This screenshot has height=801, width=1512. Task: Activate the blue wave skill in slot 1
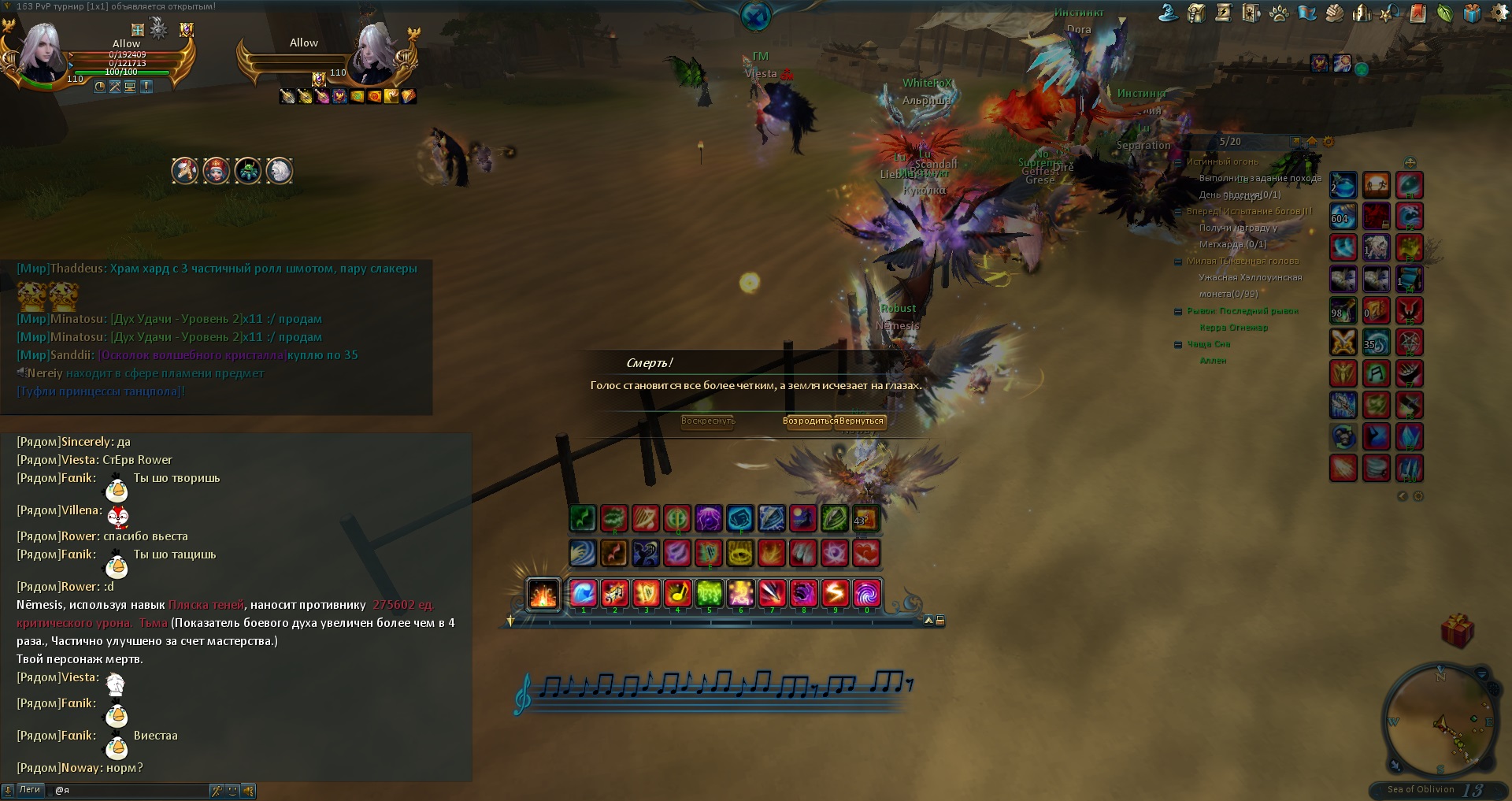(583, 593)
